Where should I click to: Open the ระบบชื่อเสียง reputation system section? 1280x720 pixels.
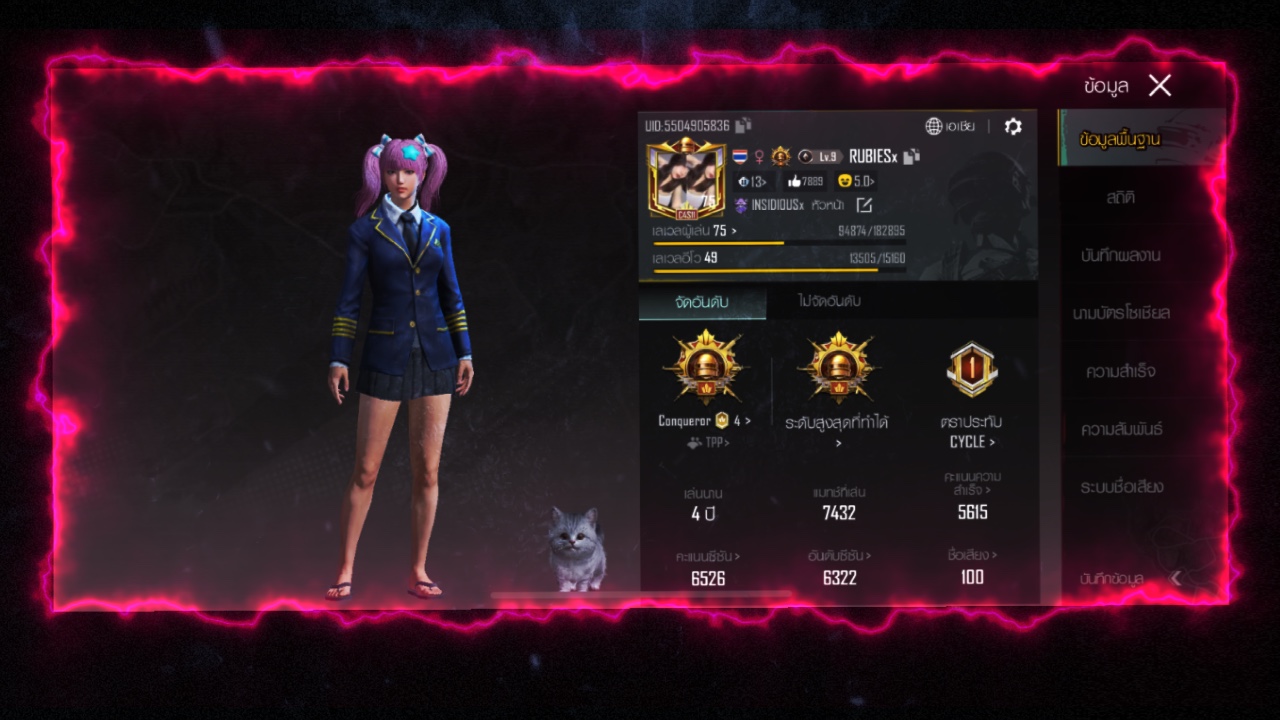tap(1120, 488)
